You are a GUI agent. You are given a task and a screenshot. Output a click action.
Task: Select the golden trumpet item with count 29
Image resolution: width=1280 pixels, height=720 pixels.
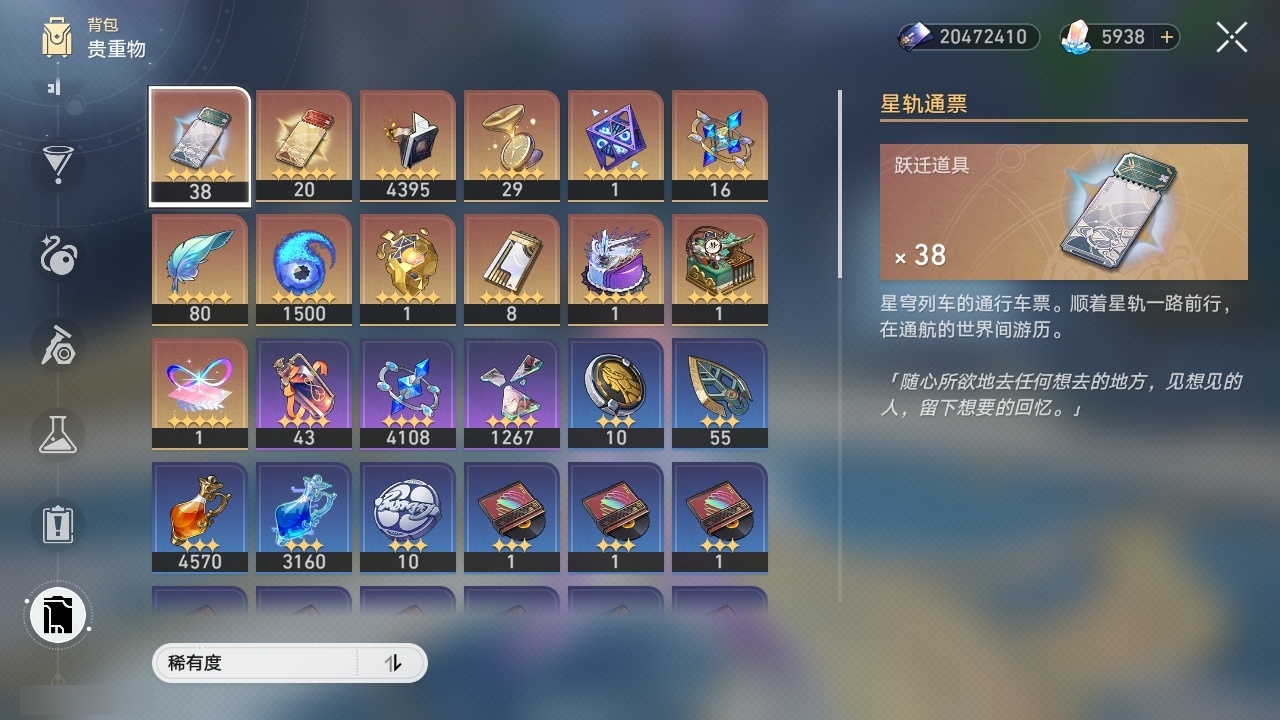511,145
